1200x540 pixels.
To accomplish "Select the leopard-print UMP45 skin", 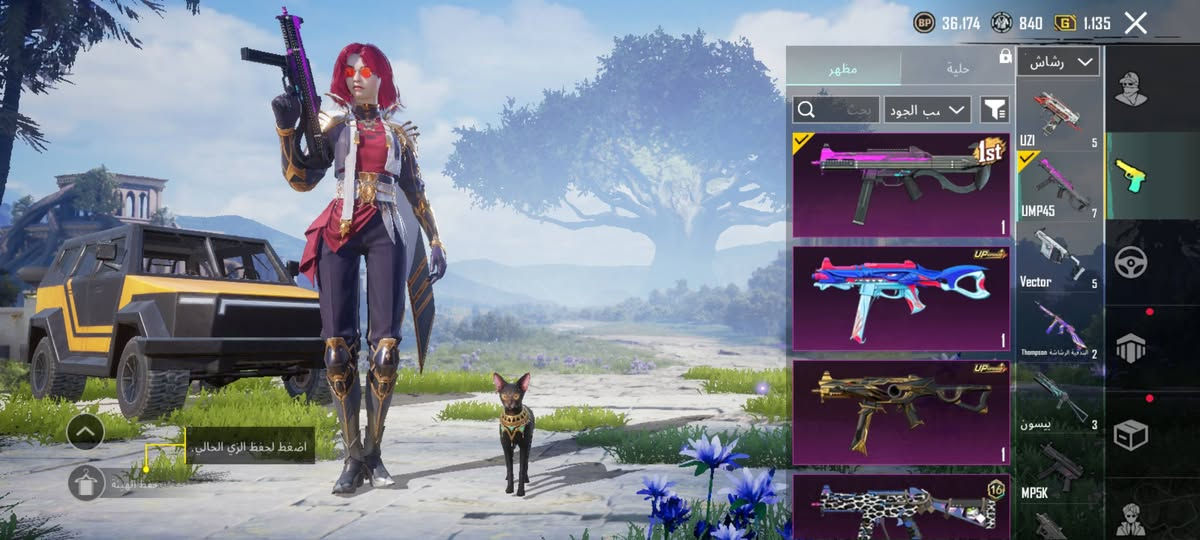I will [900, 507].
